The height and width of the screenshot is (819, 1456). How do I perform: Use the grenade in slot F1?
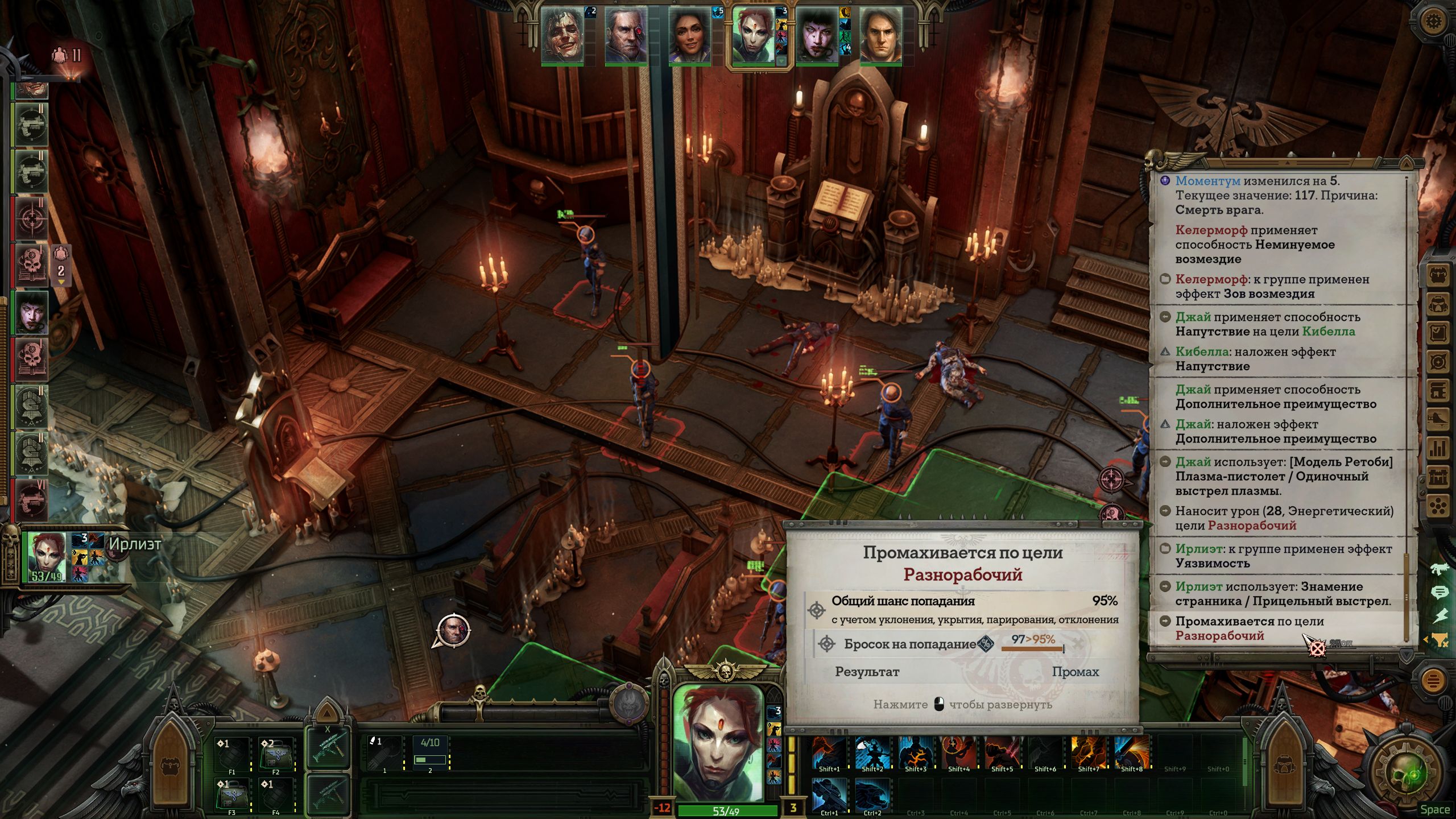(232, 754)
